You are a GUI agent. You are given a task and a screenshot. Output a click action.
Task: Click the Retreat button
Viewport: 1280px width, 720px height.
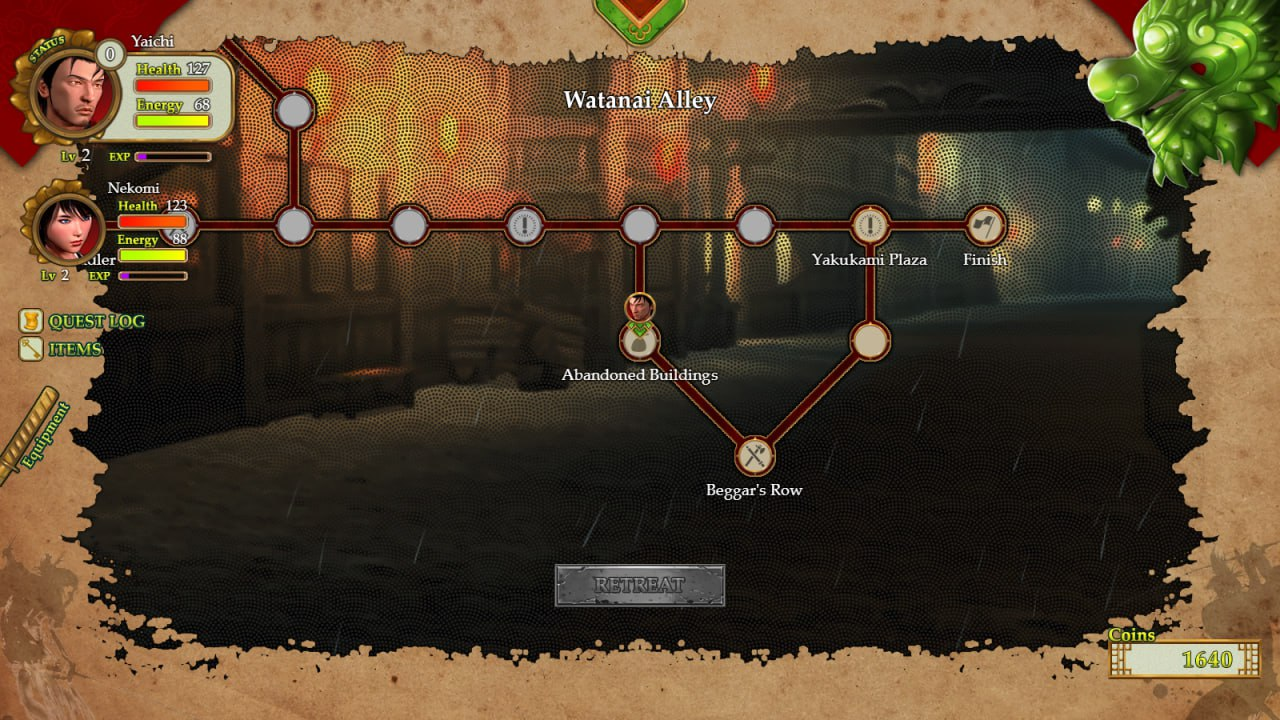[640, 585]
